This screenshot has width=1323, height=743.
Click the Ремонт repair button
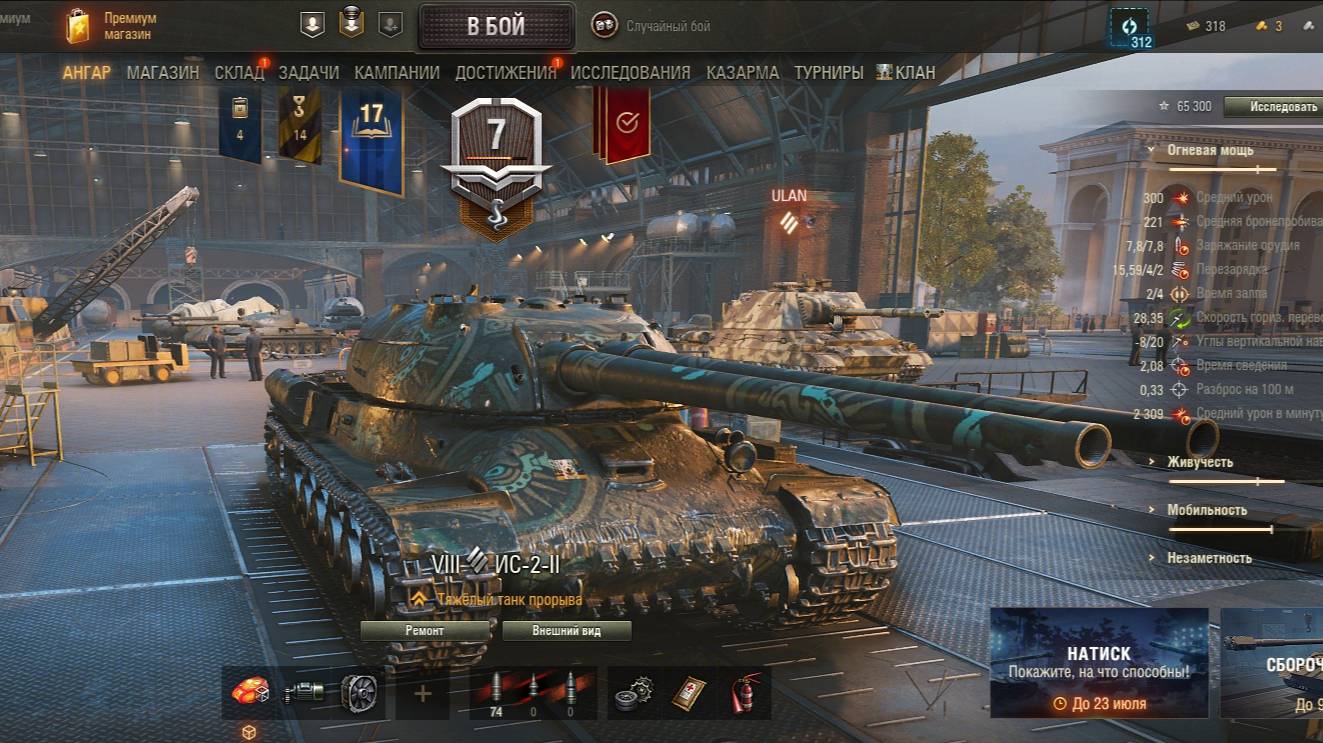coord(425,631)
